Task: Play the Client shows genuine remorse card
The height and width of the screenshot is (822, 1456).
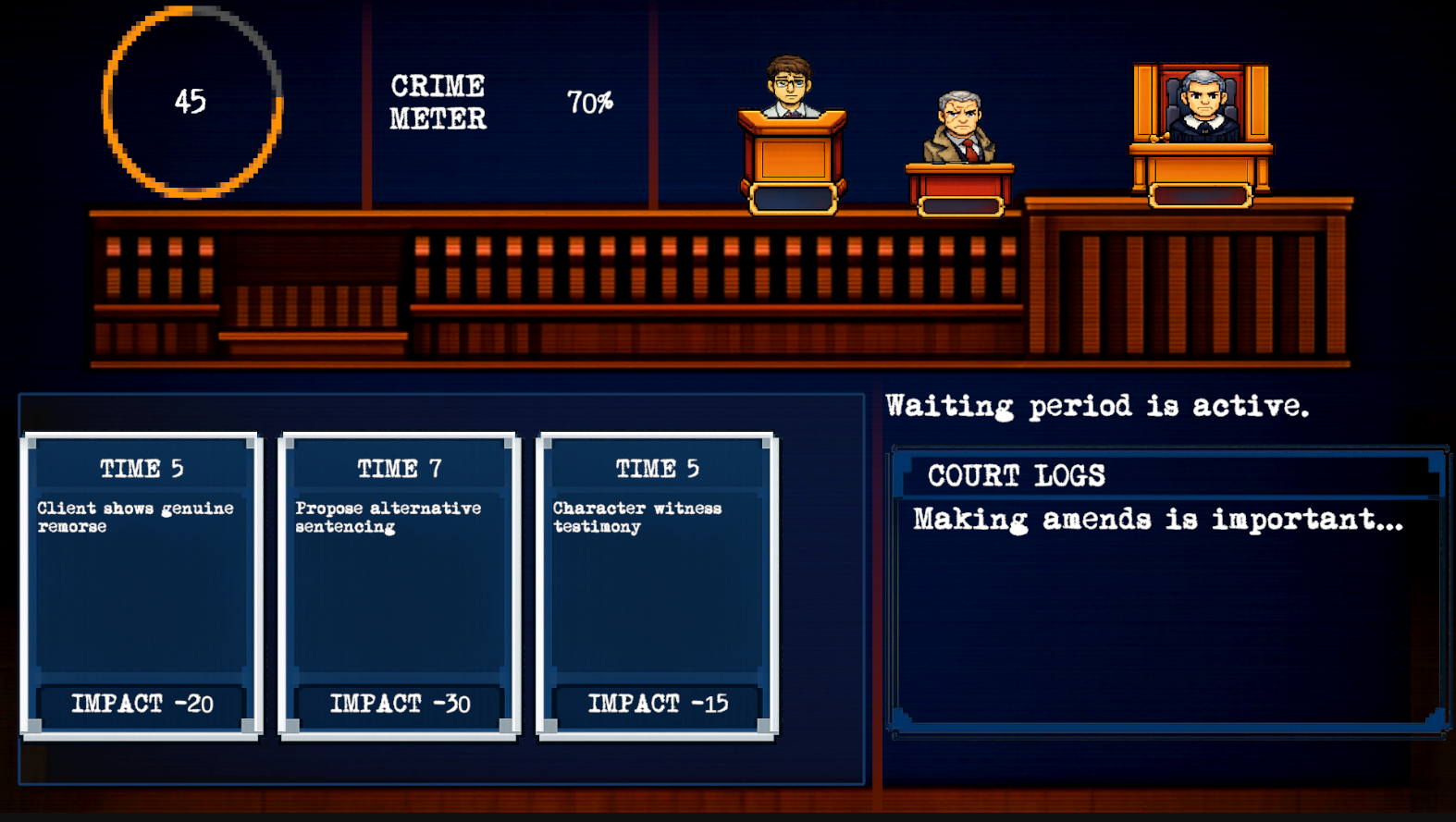Action: pos(142,584)
